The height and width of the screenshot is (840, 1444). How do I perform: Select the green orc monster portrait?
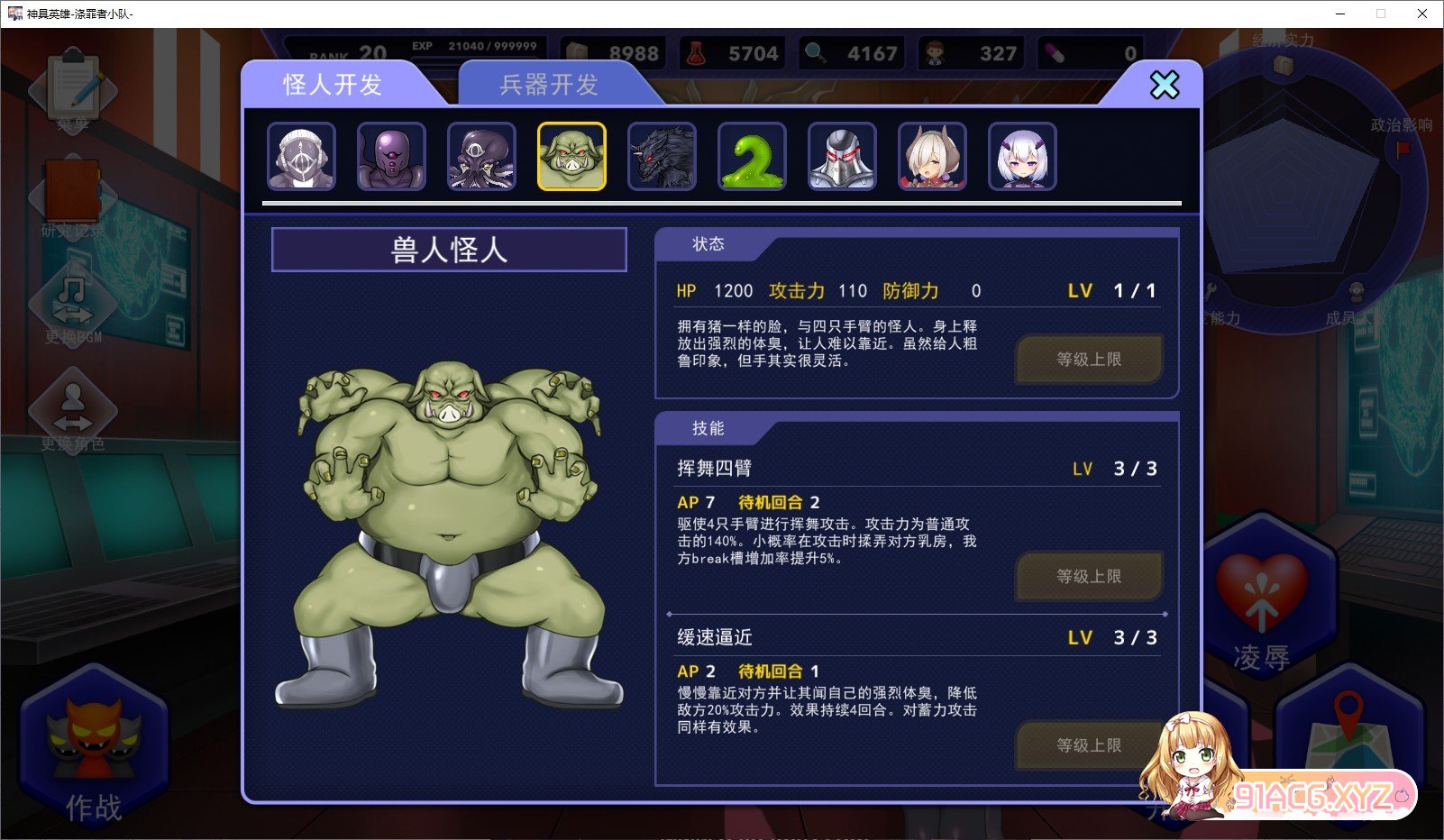(x=572, y=157)
